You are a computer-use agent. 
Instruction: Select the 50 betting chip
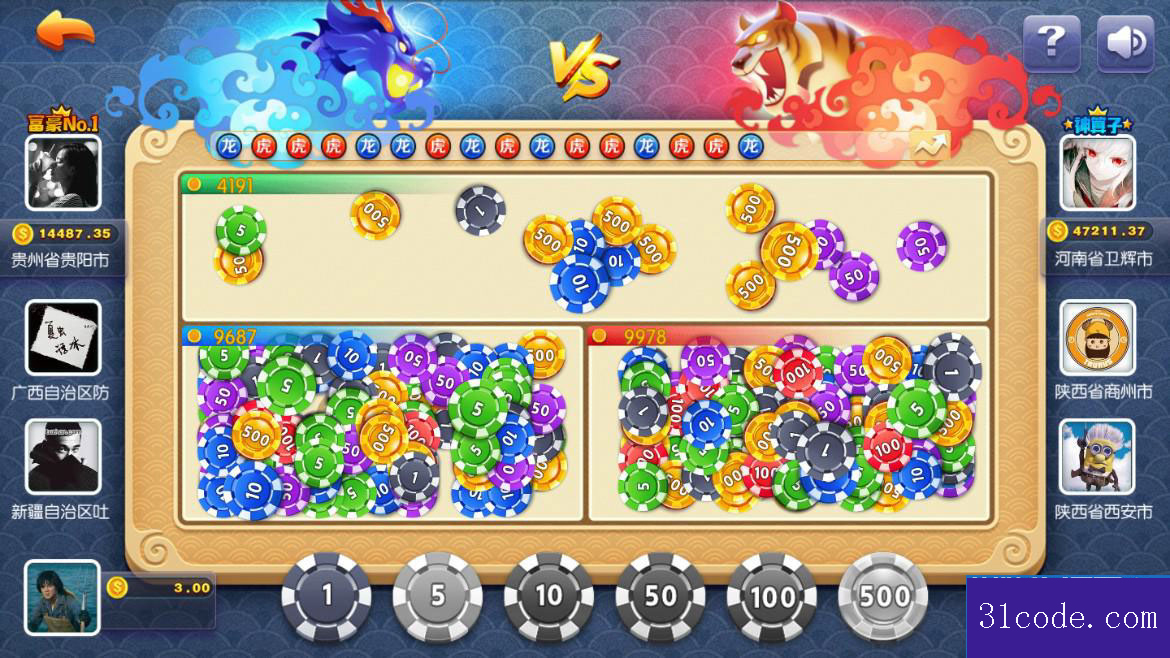point(660,597)
